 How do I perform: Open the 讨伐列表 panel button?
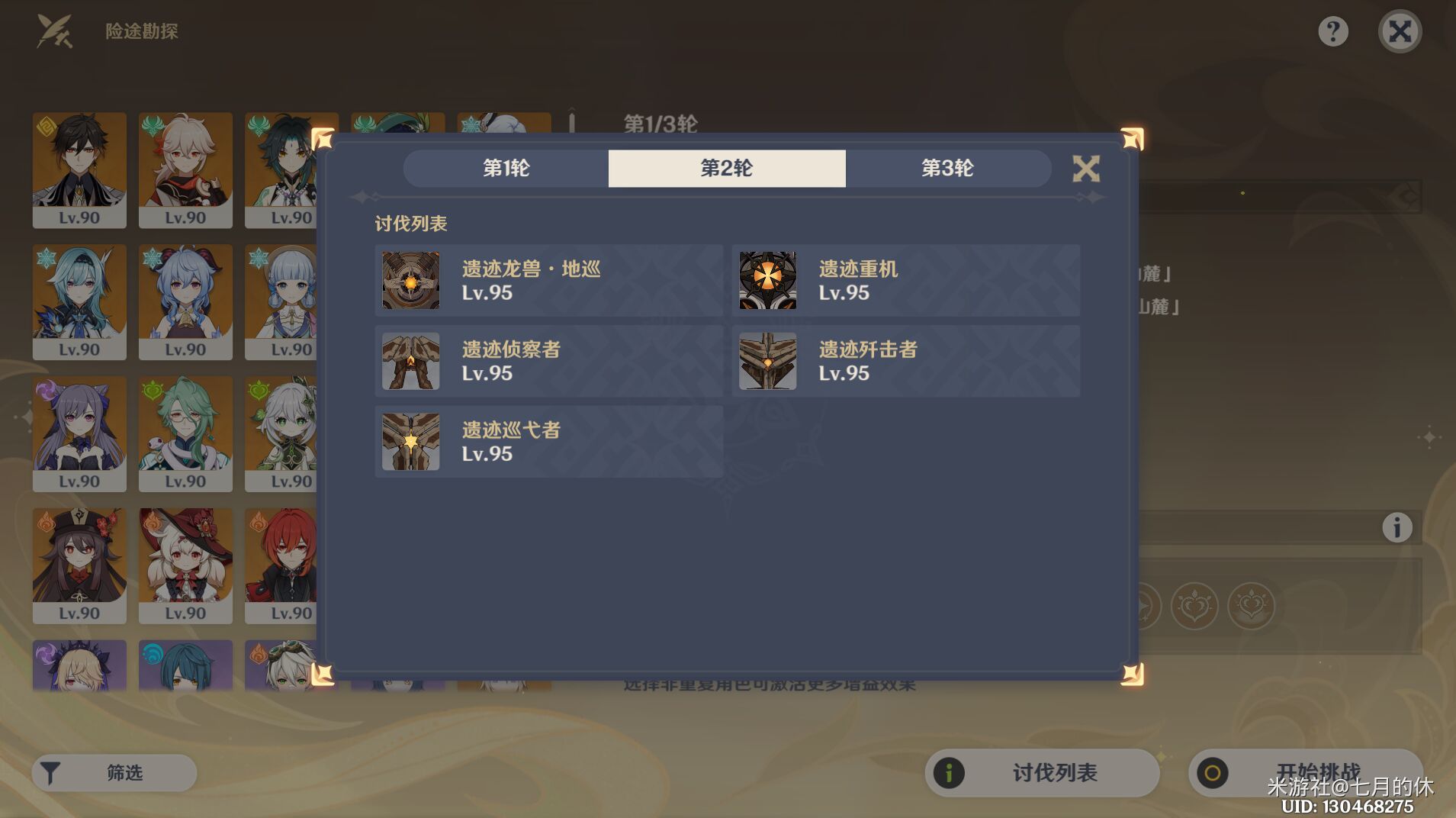tap(1041, 772)
